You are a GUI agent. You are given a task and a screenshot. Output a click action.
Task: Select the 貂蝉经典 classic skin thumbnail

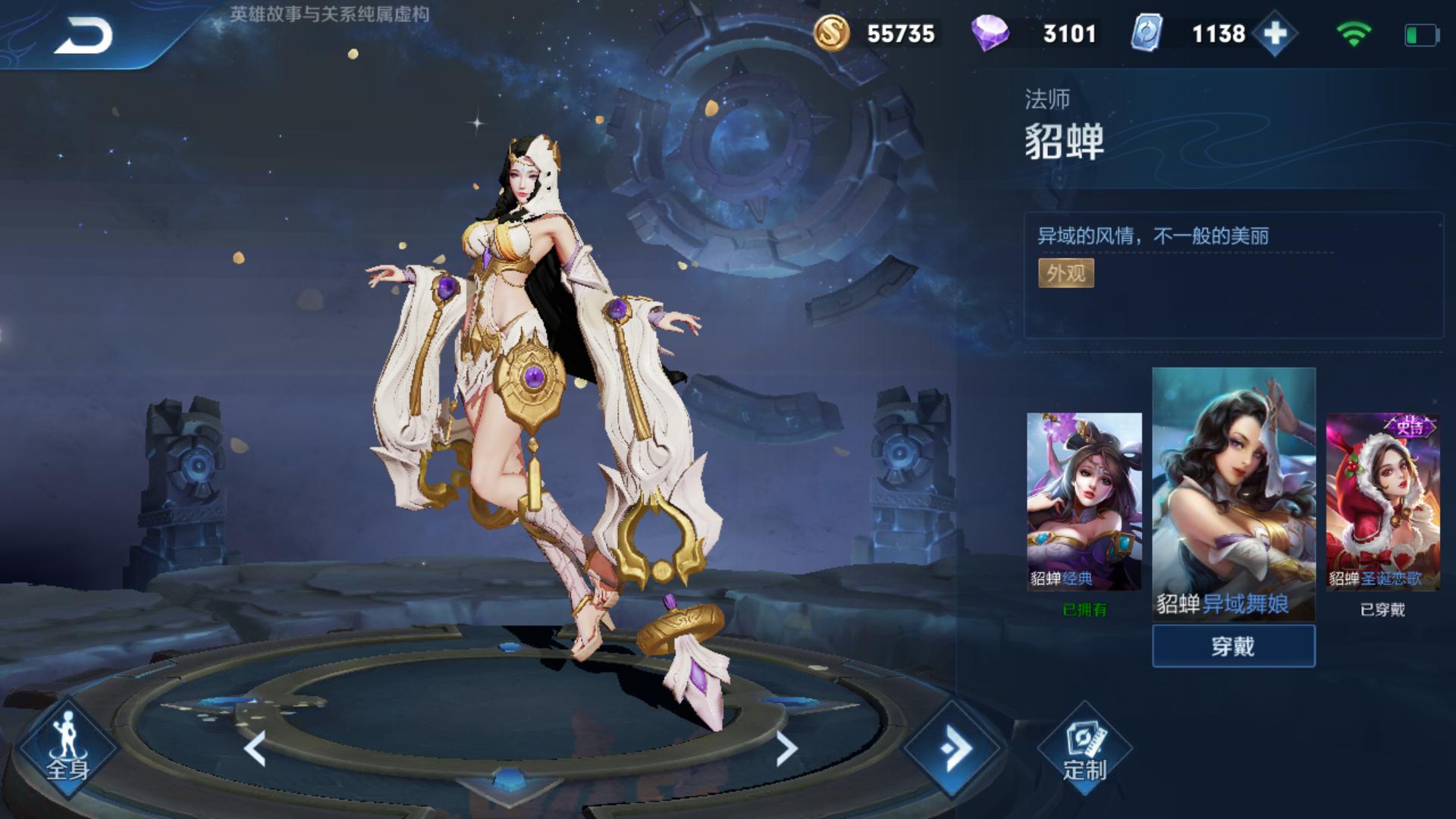coord(1084,501)
